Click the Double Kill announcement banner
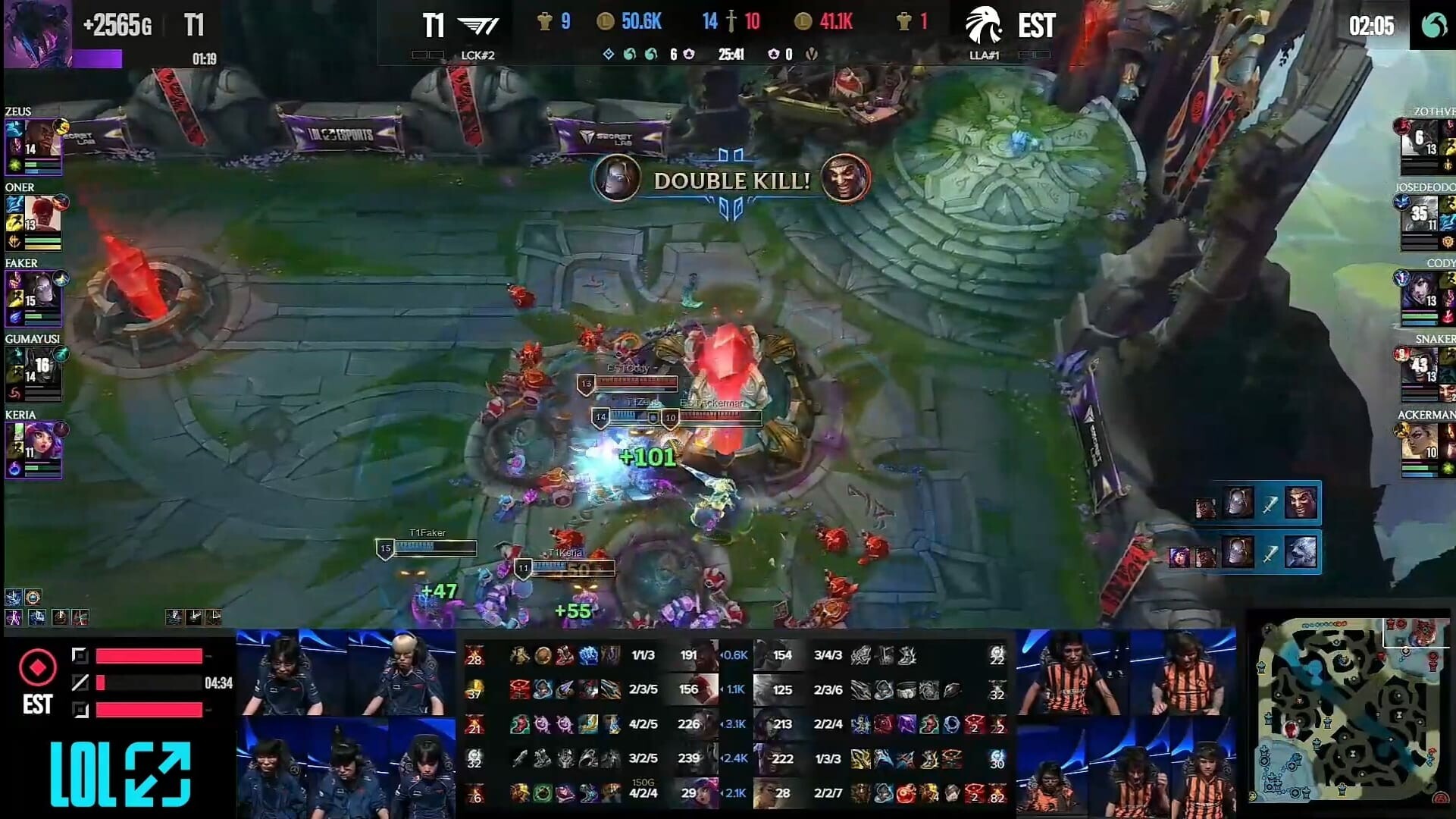Image resolution: width=1456 pixels, height=819 pixels. 731,180
